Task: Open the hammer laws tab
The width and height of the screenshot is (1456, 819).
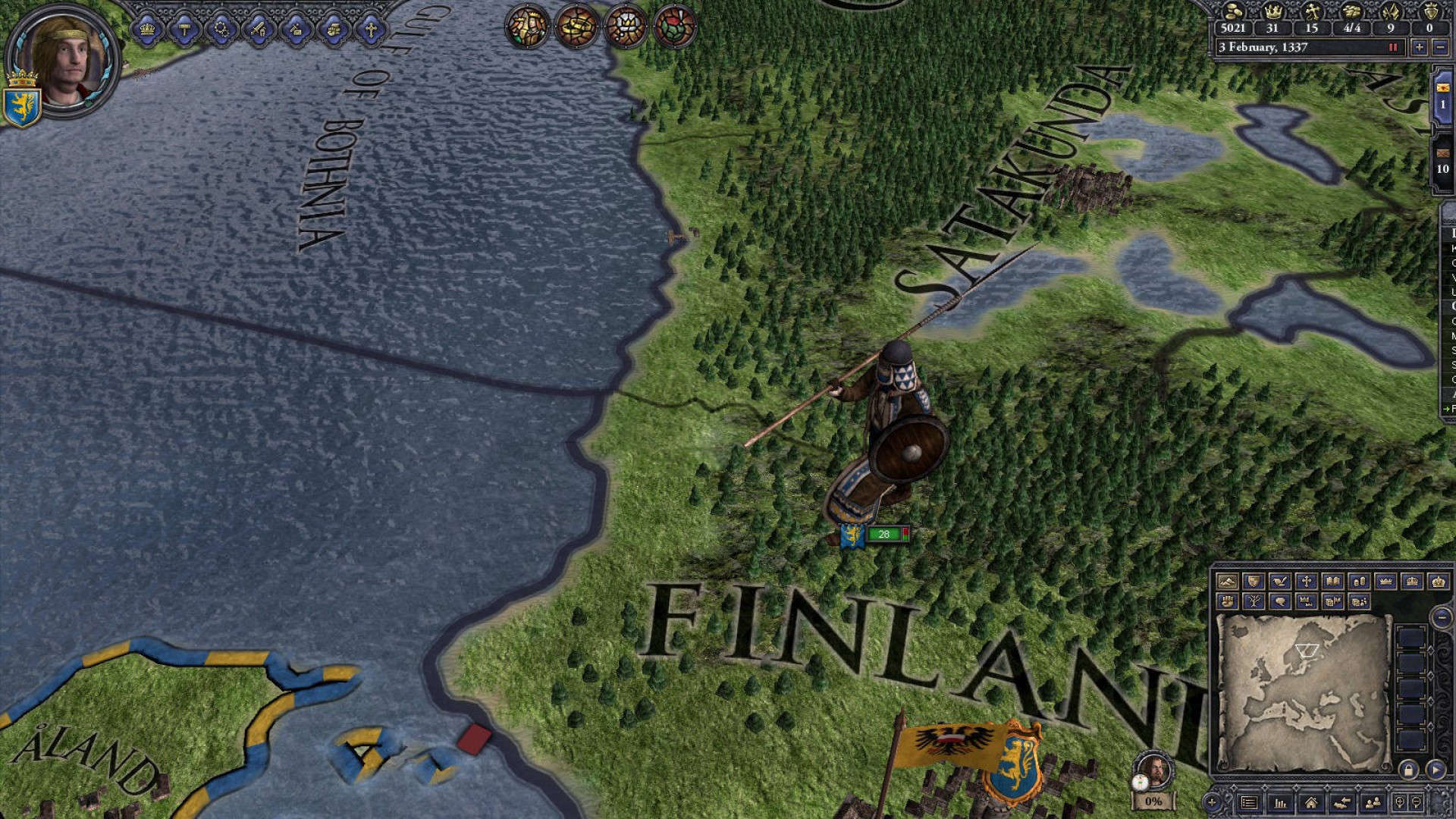Action: 184,30
